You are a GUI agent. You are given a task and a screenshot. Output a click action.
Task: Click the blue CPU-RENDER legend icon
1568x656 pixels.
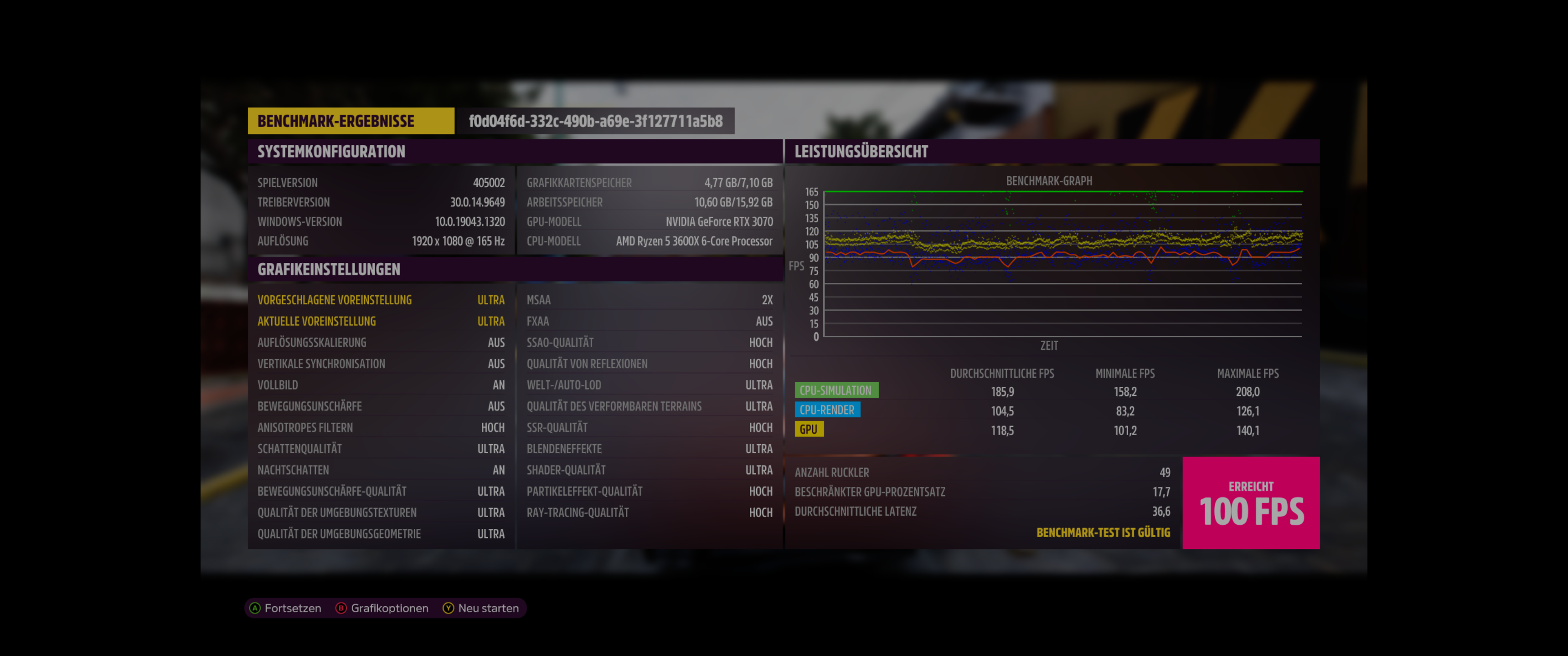coord(828,410)
